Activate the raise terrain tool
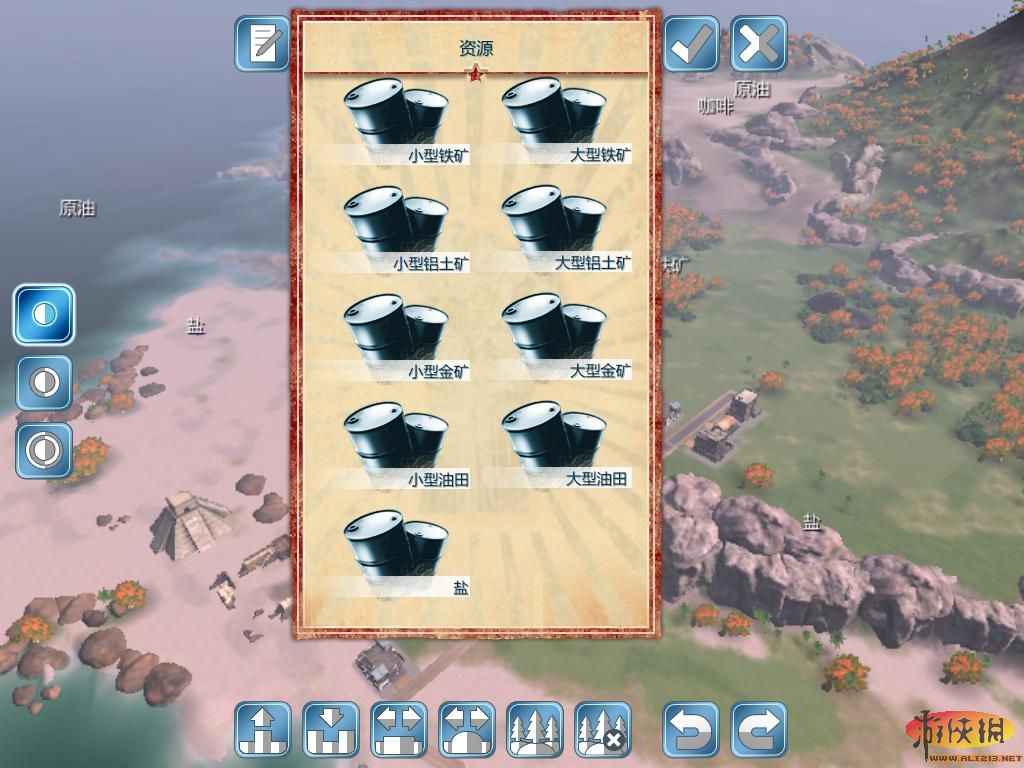This screenshot has width=1024, height=768. tap(263, 729)
